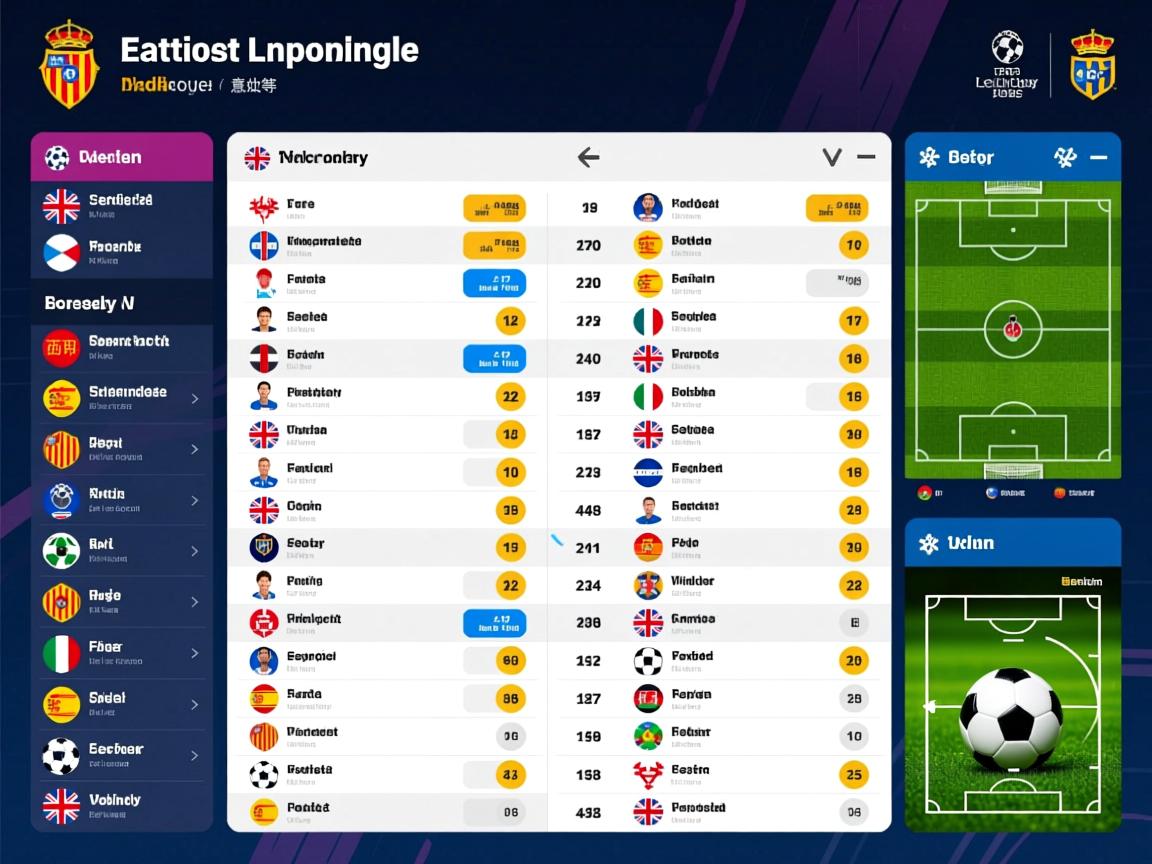Click the grey button on the Bañain row
The image size is (1152, 864).
(836, 283)
